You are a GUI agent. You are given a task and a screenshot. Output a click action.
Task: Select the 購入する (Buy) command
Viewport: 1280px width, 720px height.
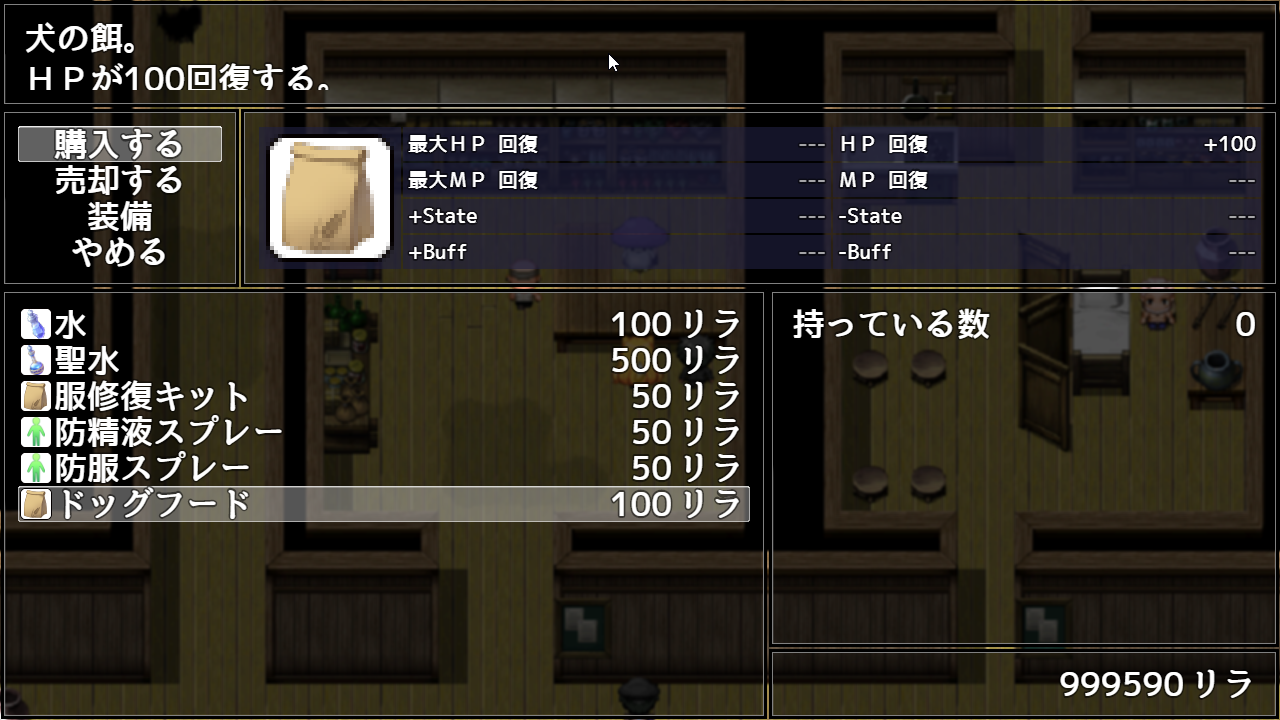tap(120, 144)
